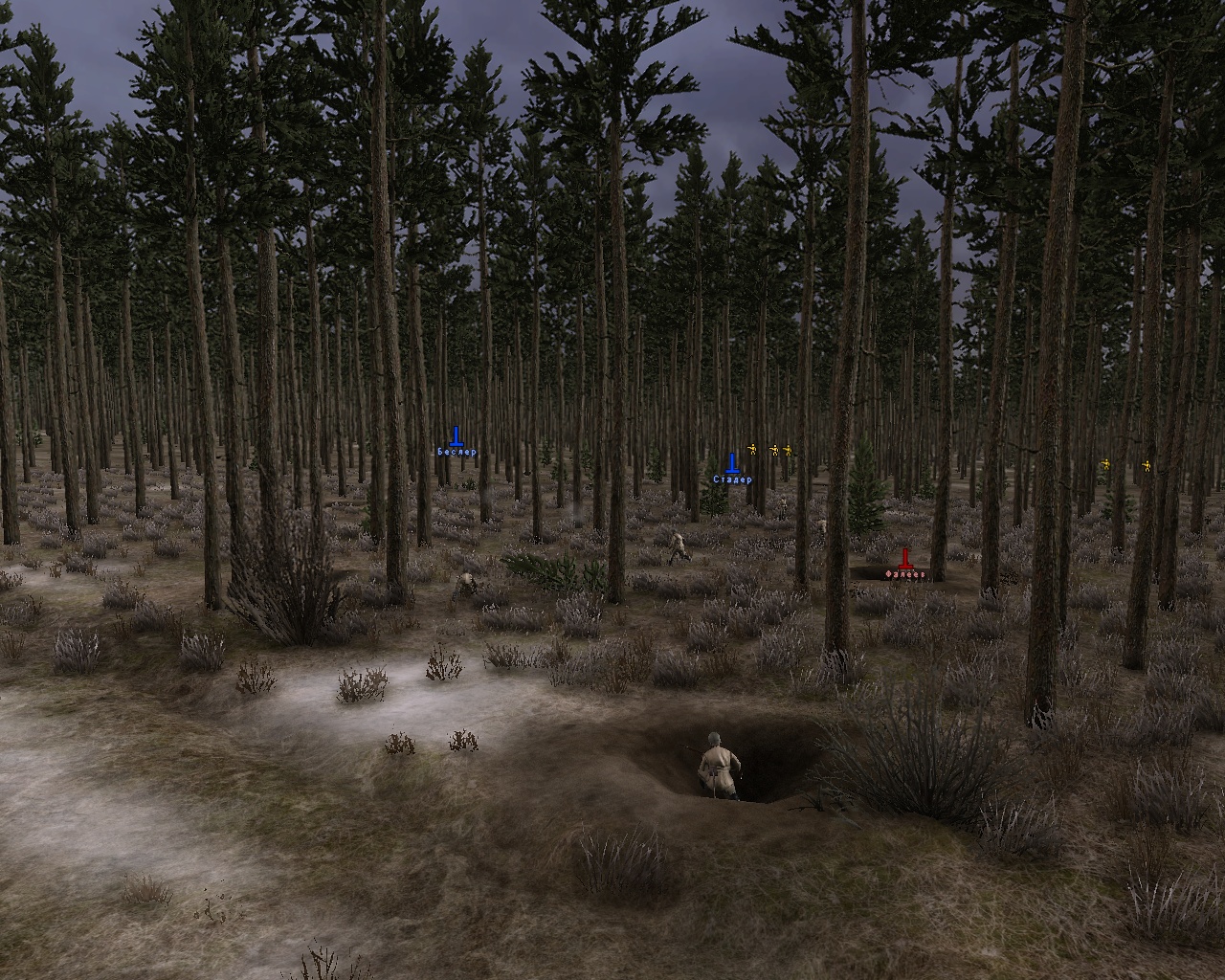Image resolution: width=1225 pixels, height=980 pixels.
Task: Select the blue unit marker labeled Беслер
Action: [x=457, y=438]
